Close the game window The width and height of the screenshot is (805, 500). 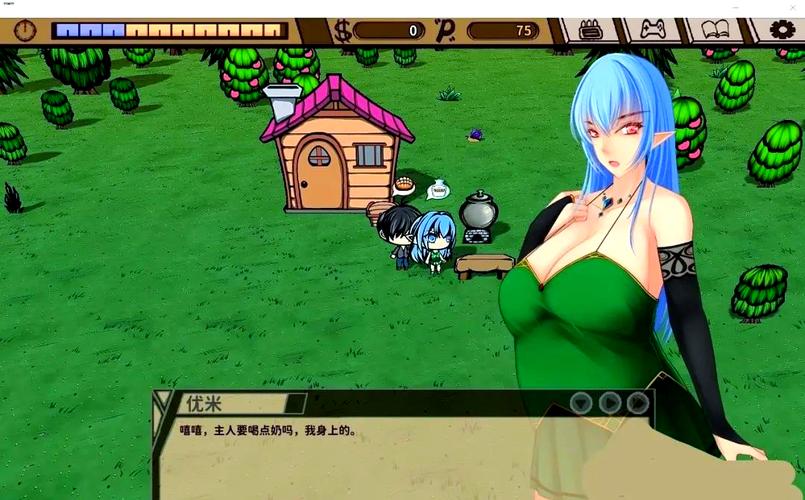[790, 7]
